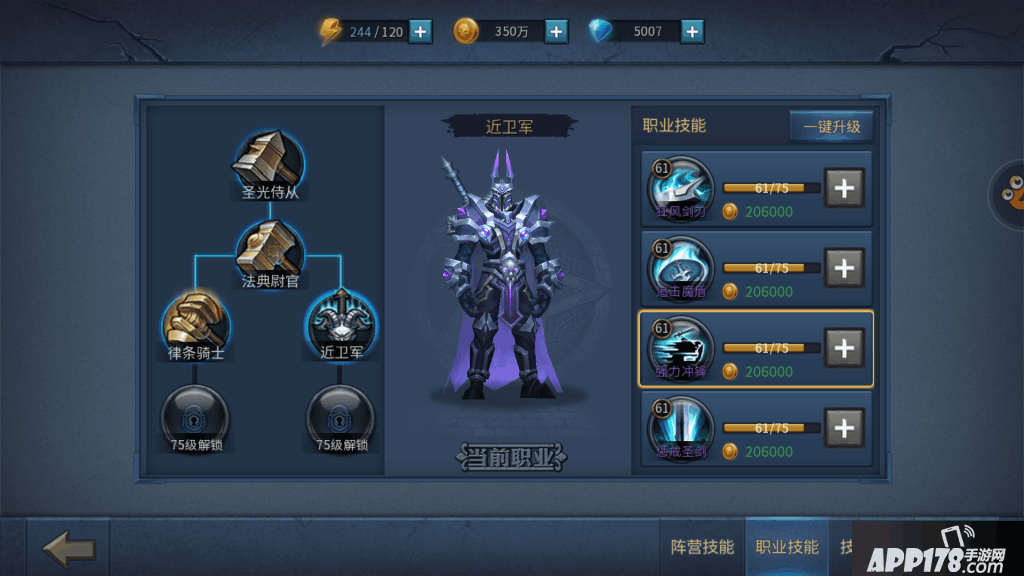Open the 职业技能 tab
1024x576 pixels.
click(787, 547)
